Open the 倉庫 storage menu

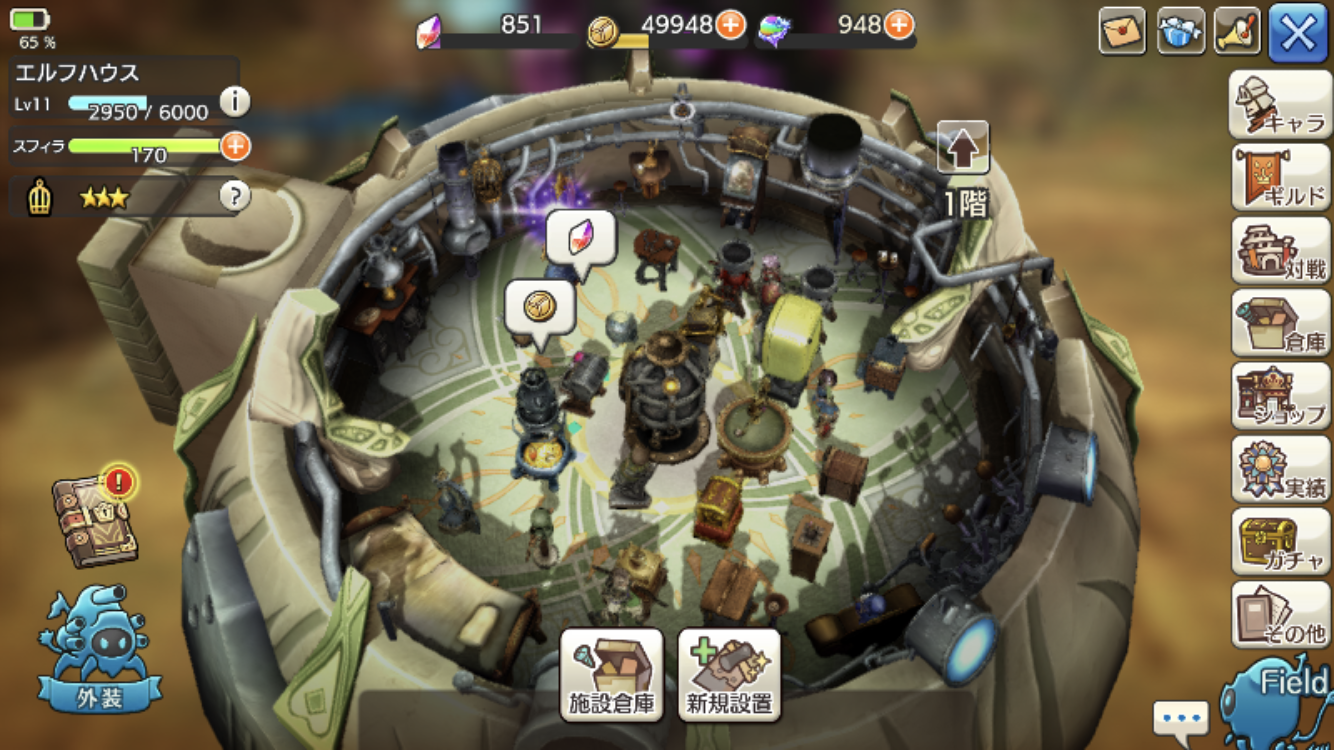coord(1279,323)
